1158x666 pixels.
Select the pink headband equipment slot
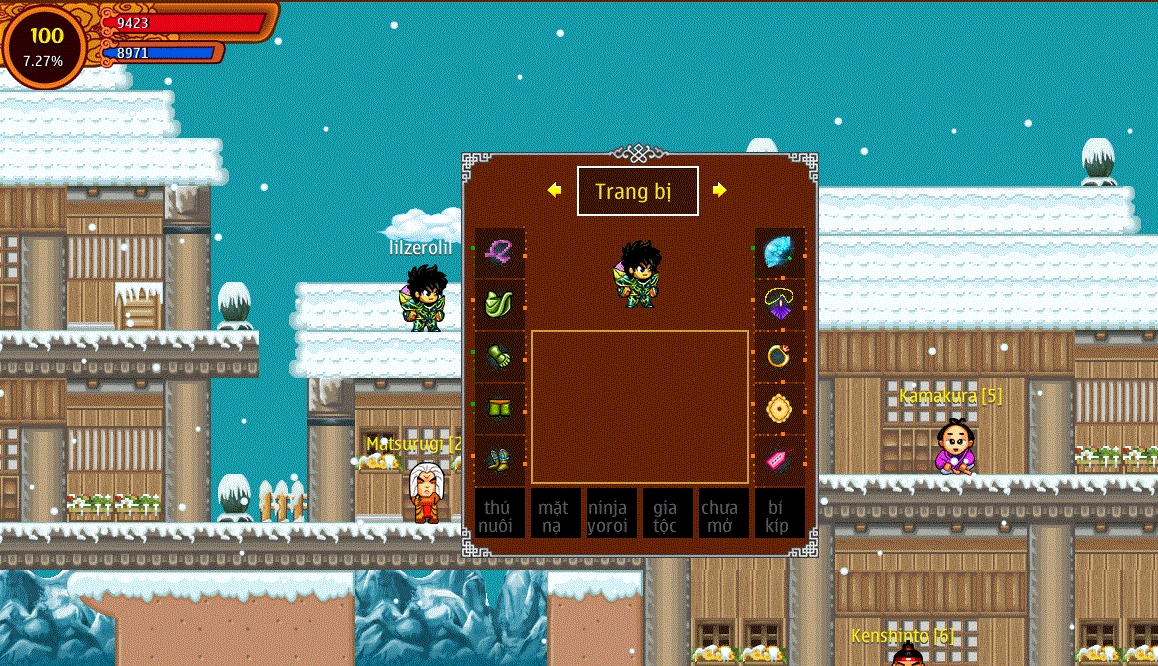pyautogui.click(x=500, y=253)
